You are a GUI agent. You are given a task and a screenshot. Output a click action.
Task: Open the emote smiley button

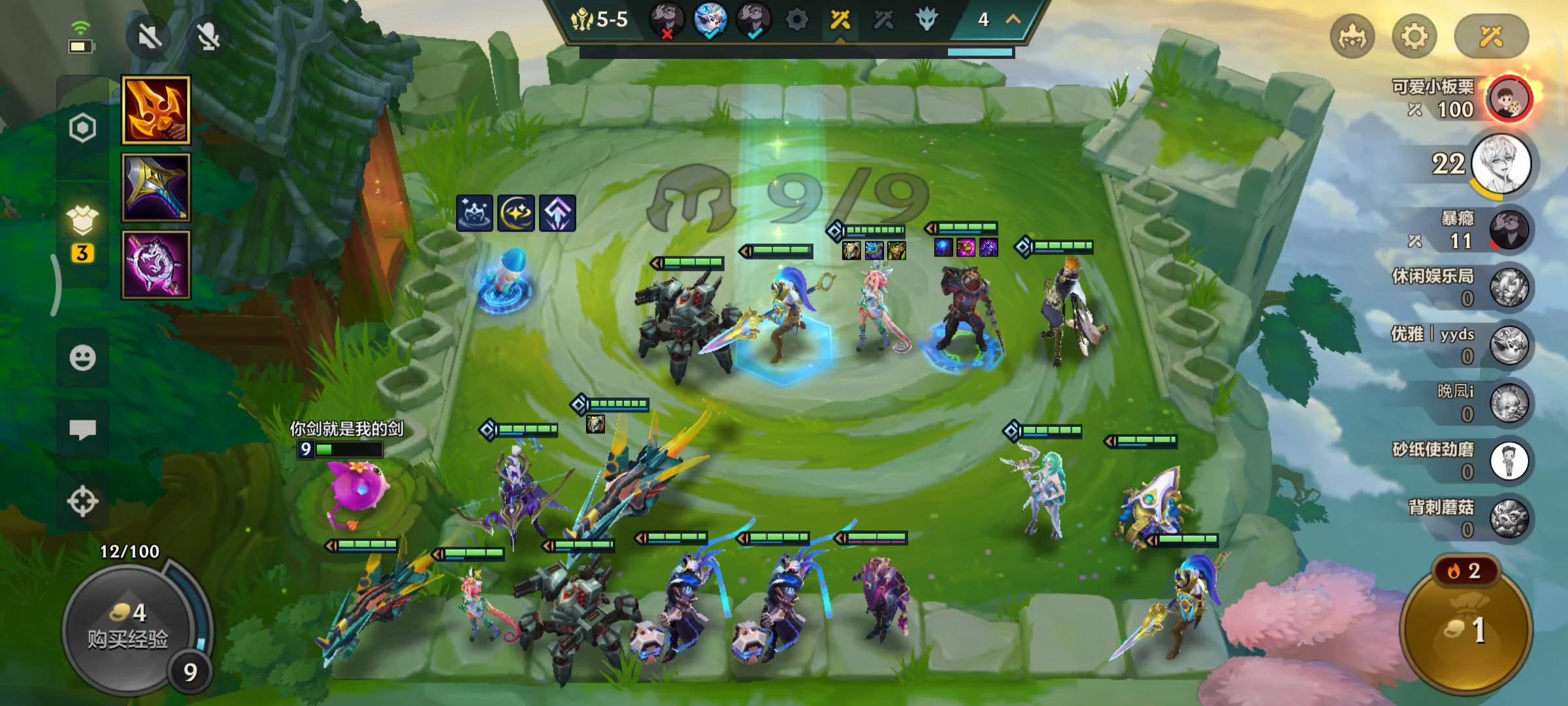click(82, 358)
